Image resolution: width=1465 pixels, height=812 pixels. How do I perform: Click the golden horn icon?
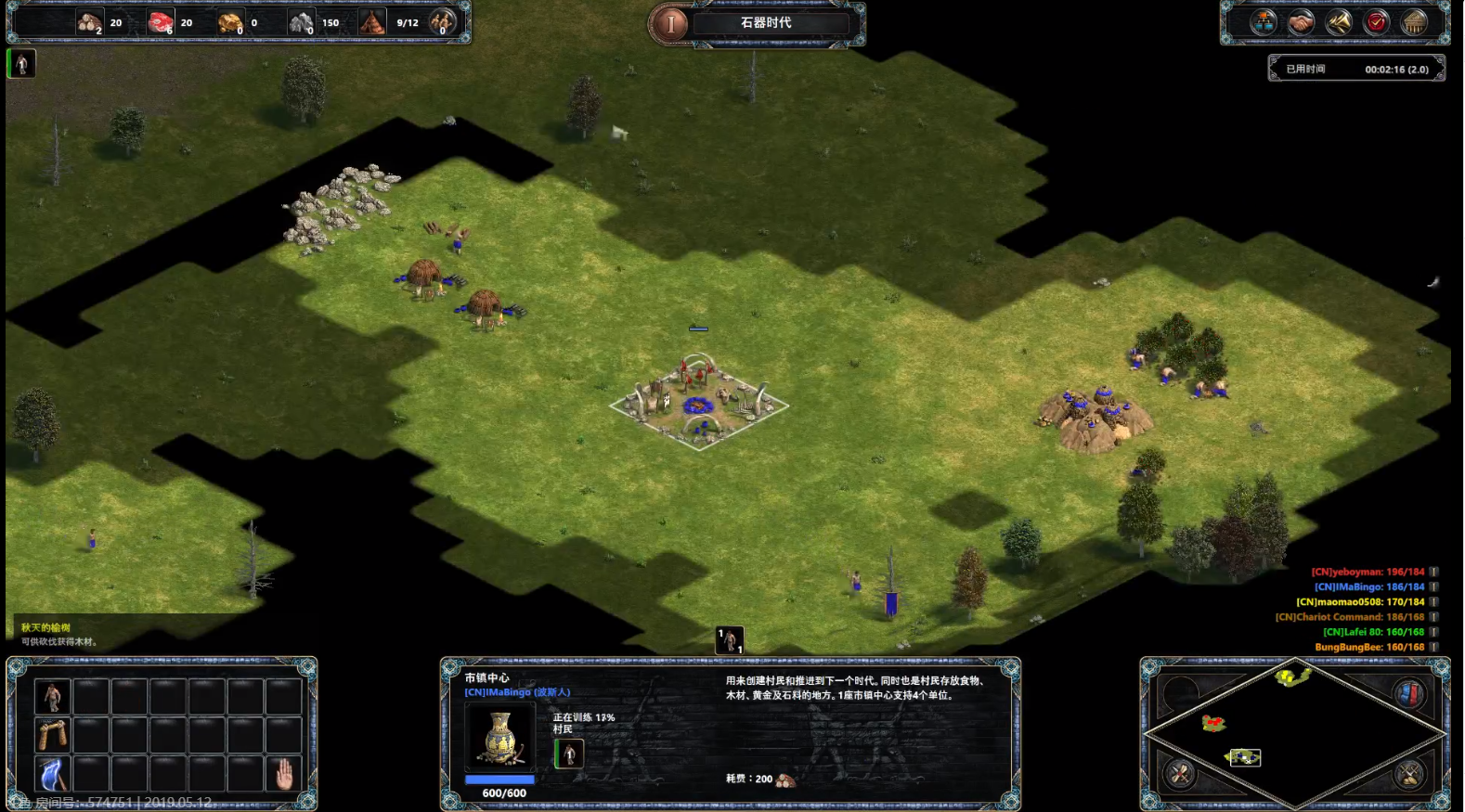[1339, 22]
